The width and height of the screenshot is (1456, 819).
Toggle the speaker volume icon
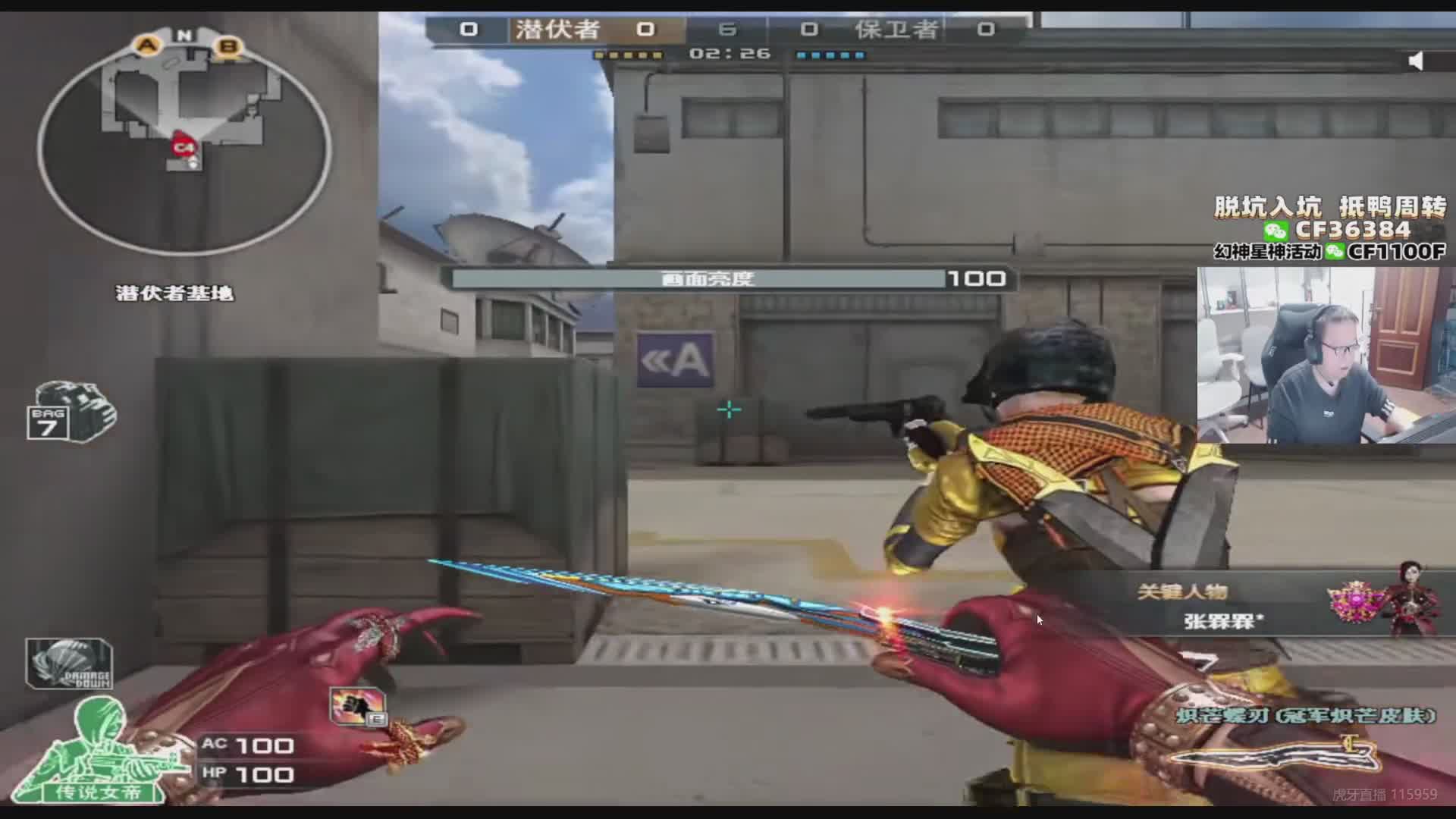pyautogui.click(x=1415, y=61)
